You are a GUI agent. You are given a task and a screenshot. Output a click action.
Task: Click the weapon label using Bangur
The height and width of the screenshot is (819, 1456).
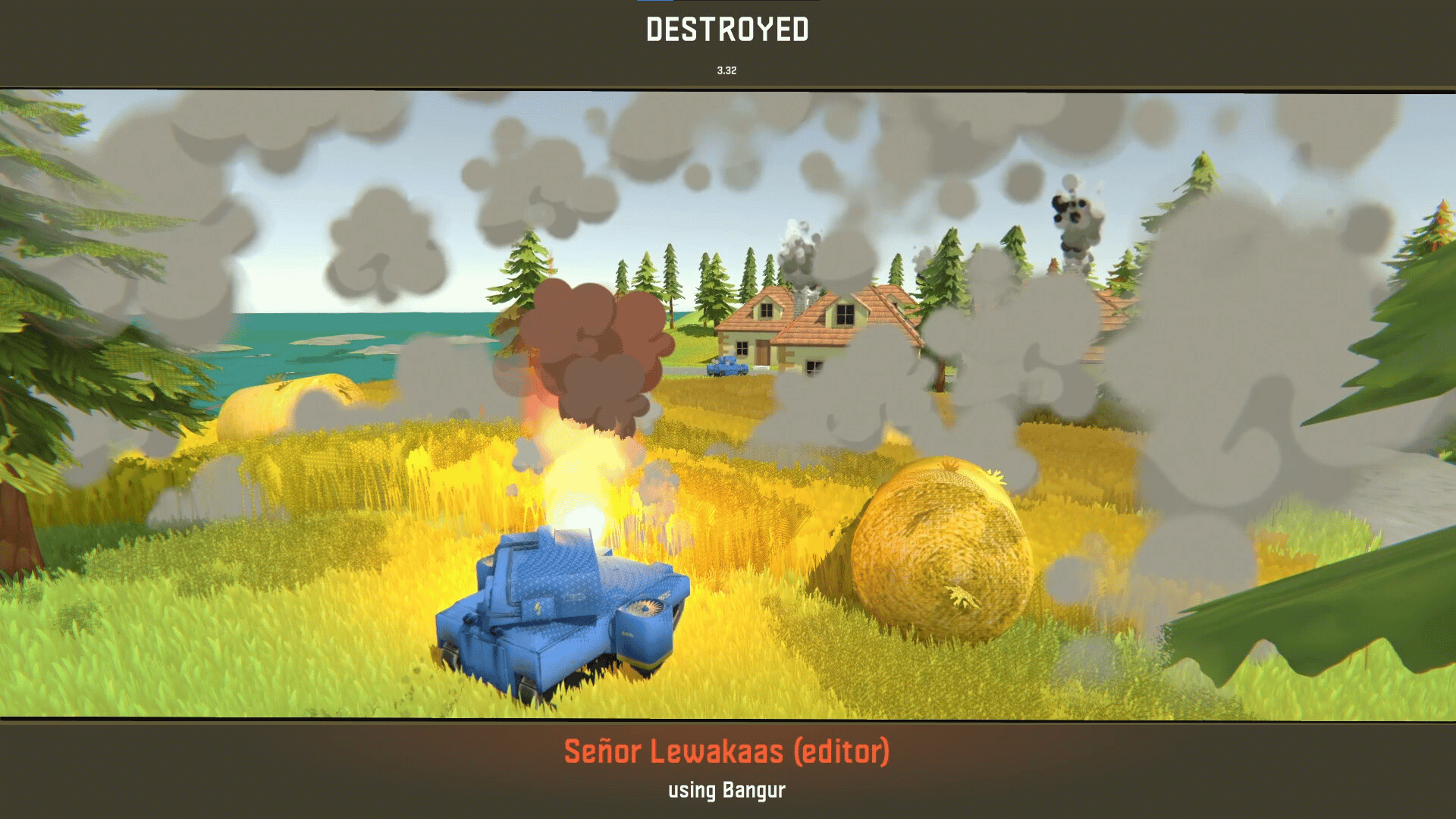[727, 789]
